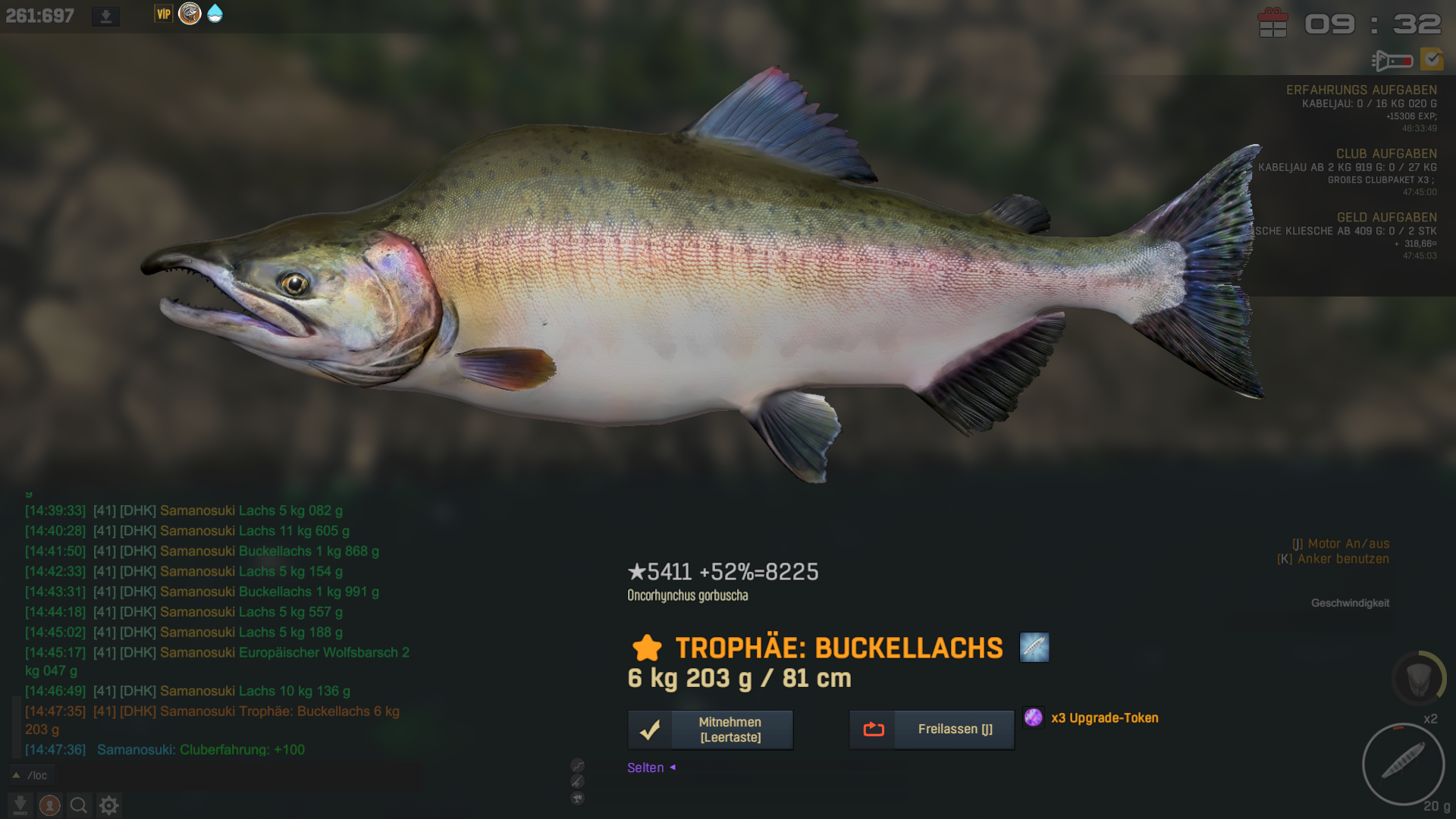The height and width of the screenshot is (819, 1456).
Task: Open the Erfahrungs Aufgaben task entry
Action: 1360,89
